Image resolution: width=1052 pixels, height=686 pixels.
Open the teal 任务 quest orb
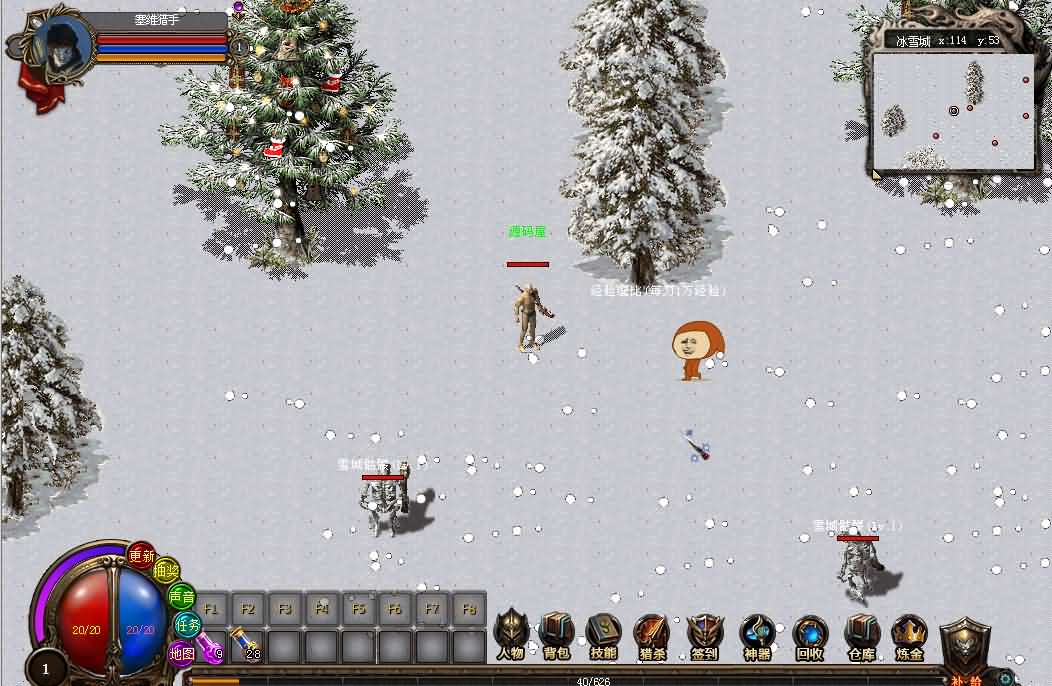click(188, 624)
